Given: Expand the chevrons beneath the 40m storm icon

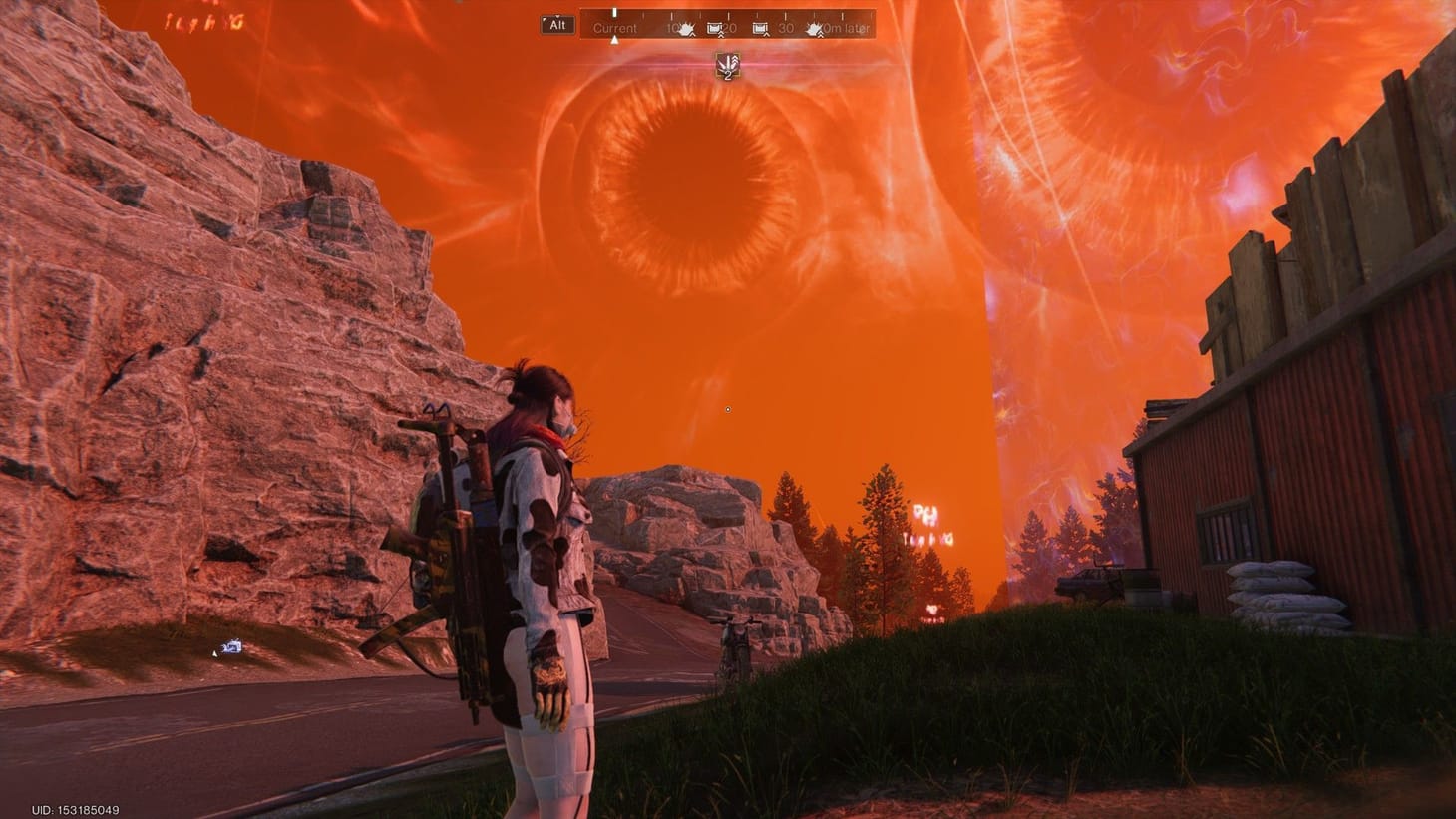Looking at the screenshot, I should [819, 36].
